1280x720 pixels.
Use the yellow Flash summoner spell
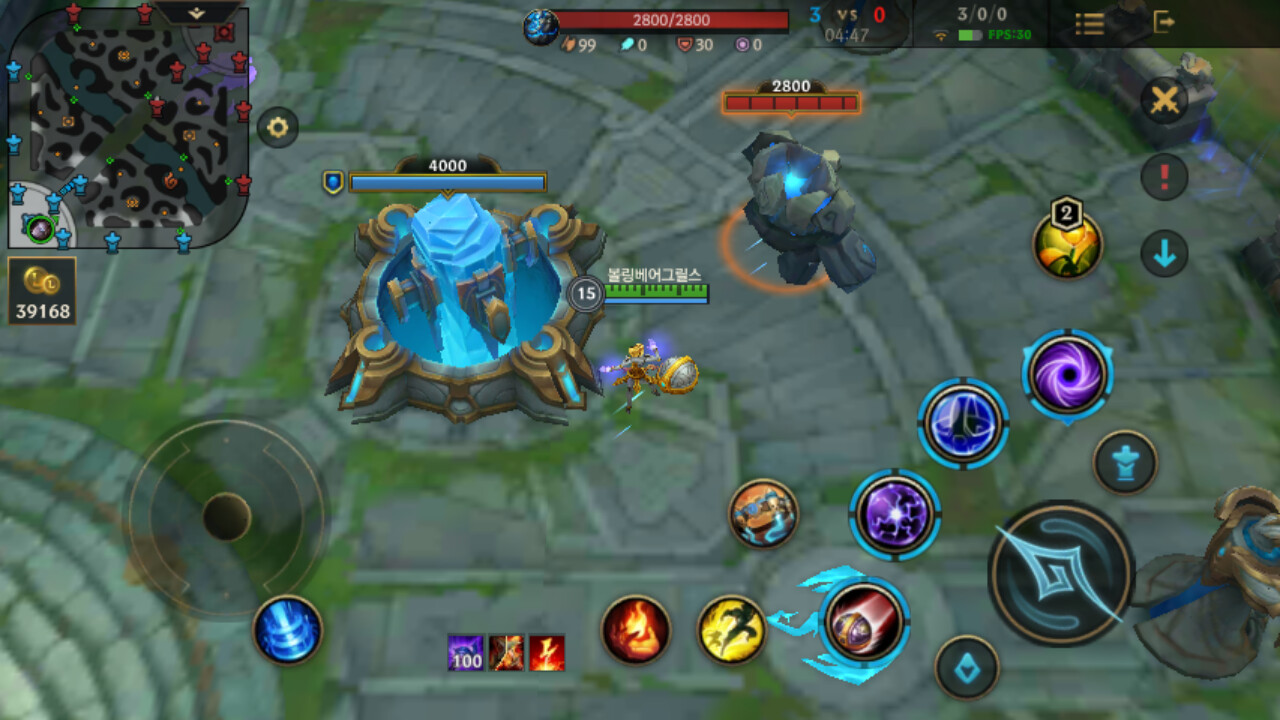(731, 630)
